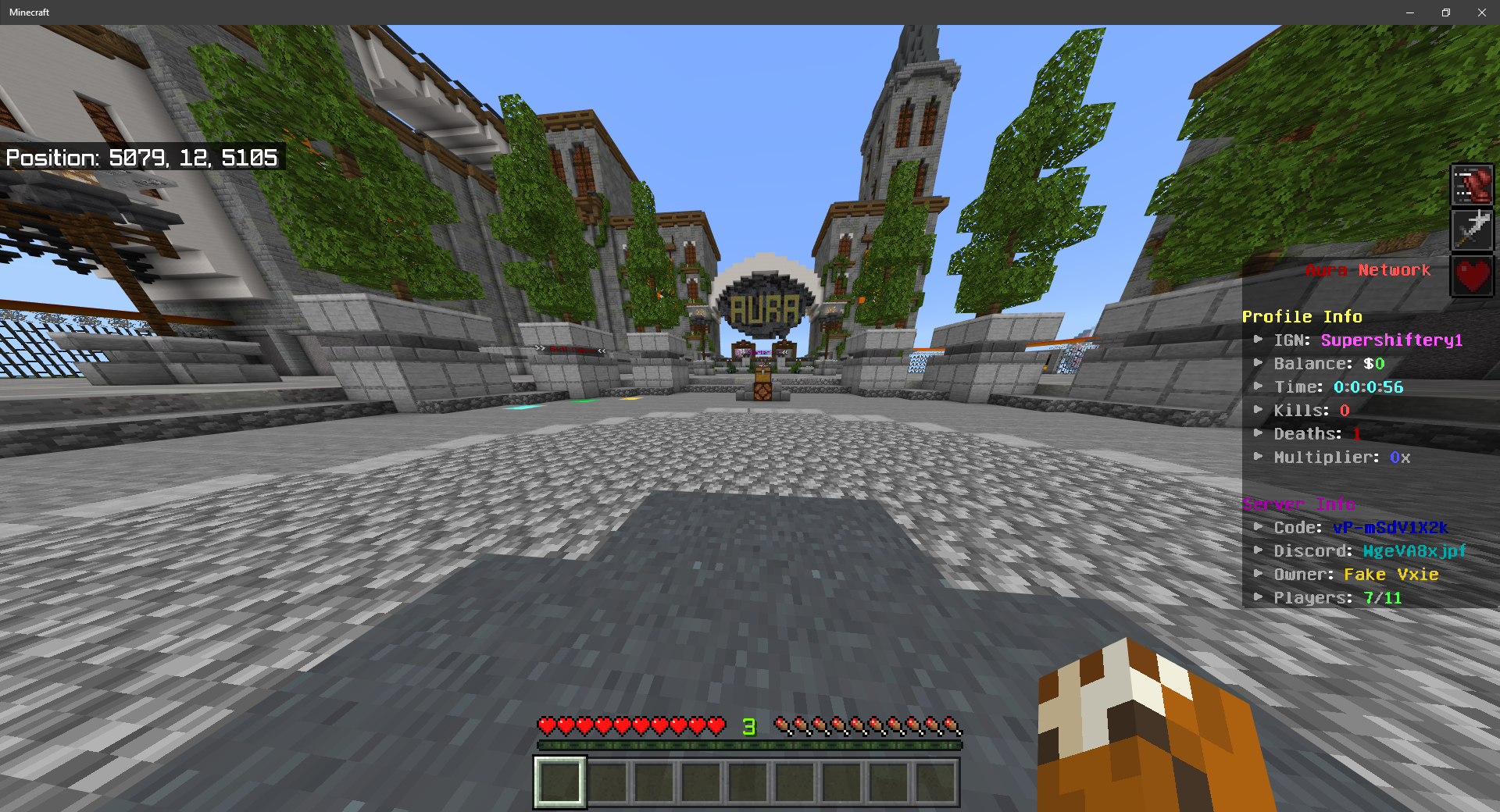This screenshot has height=812, width=1500.
Task: Click the iron sword icon in sidebar
Action: (1472, 230)
